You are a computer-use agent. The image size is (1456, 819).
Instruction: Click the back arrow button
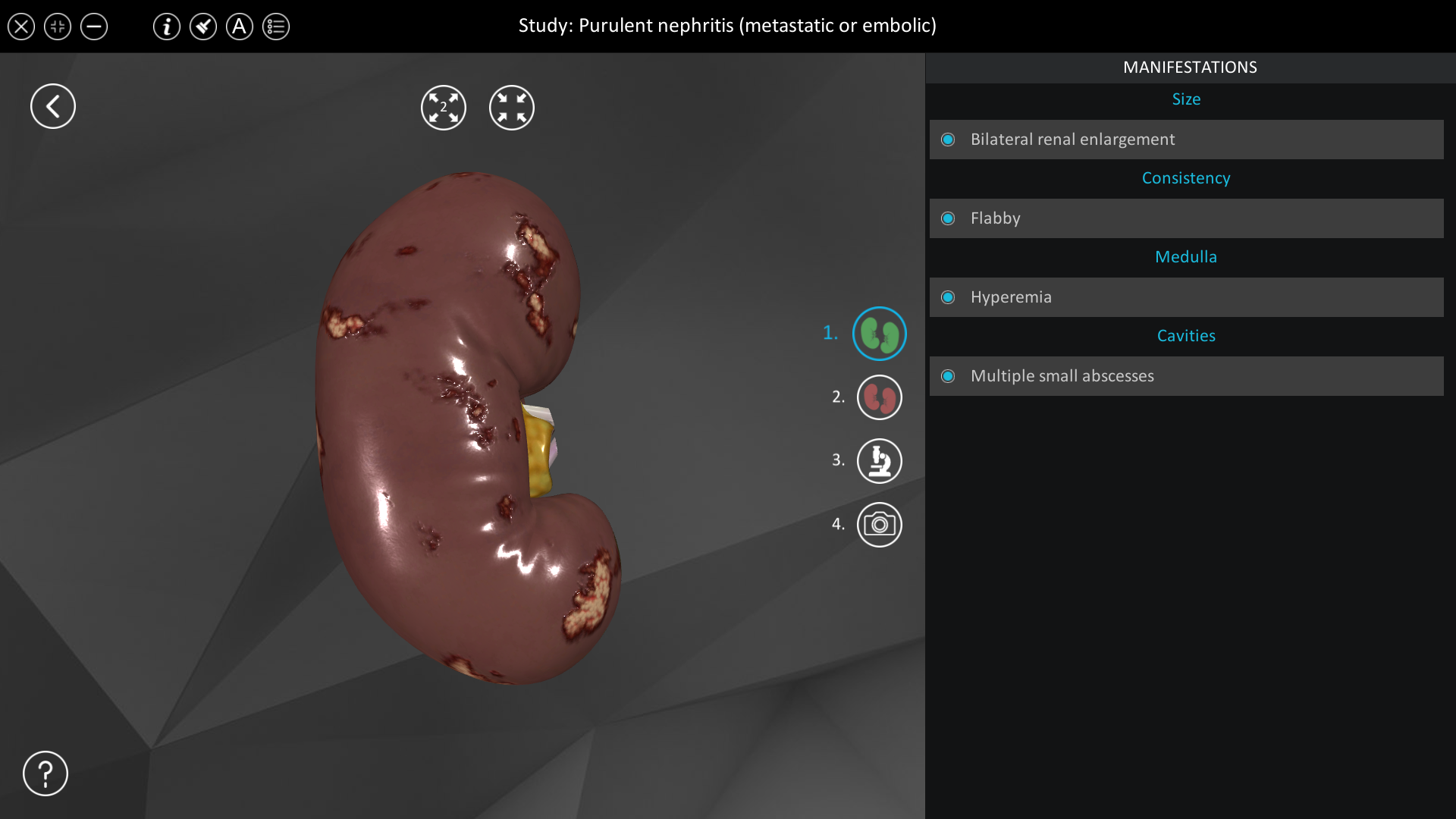52,105
